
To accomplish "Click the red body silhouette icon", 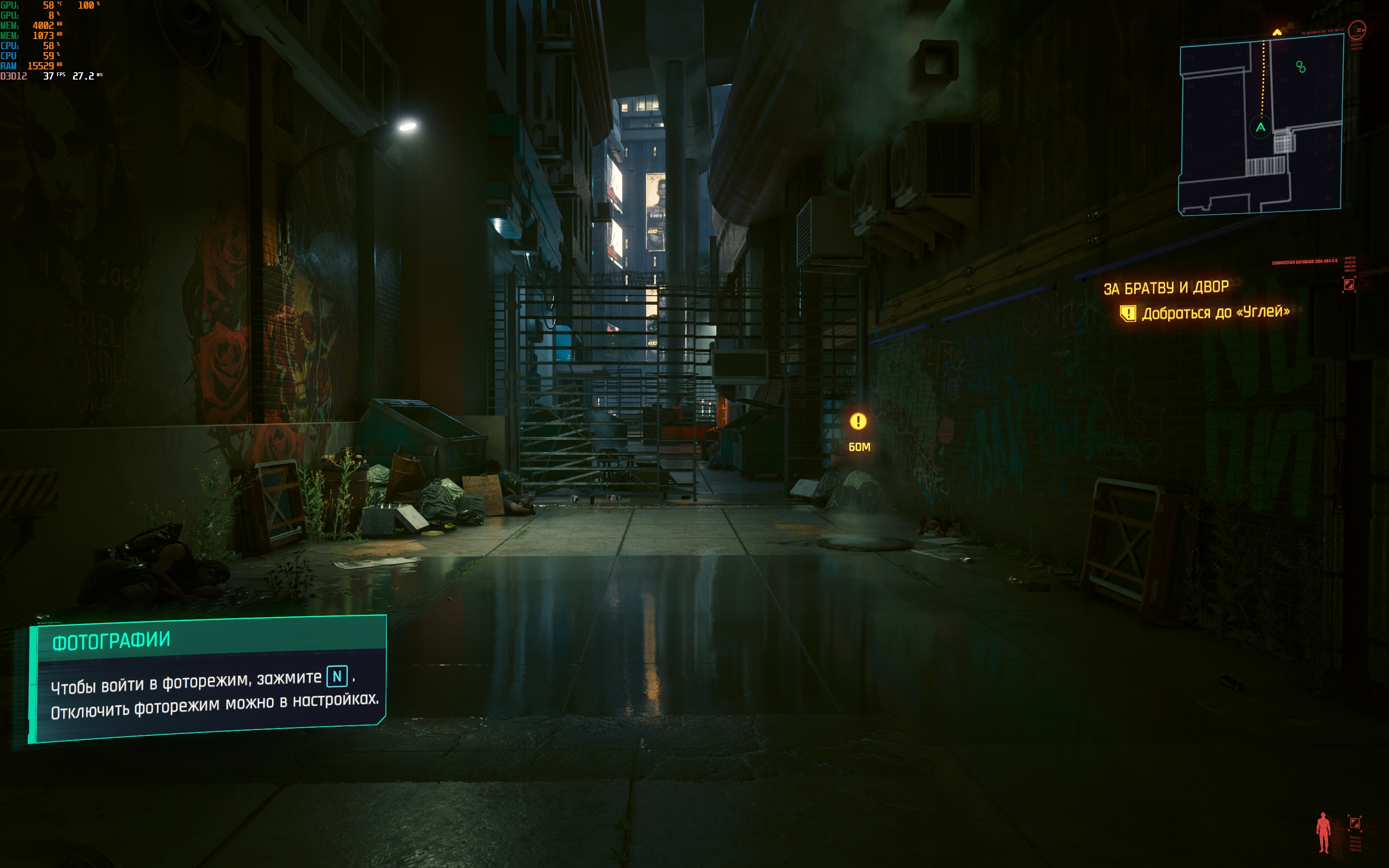I will (1323, 832).
